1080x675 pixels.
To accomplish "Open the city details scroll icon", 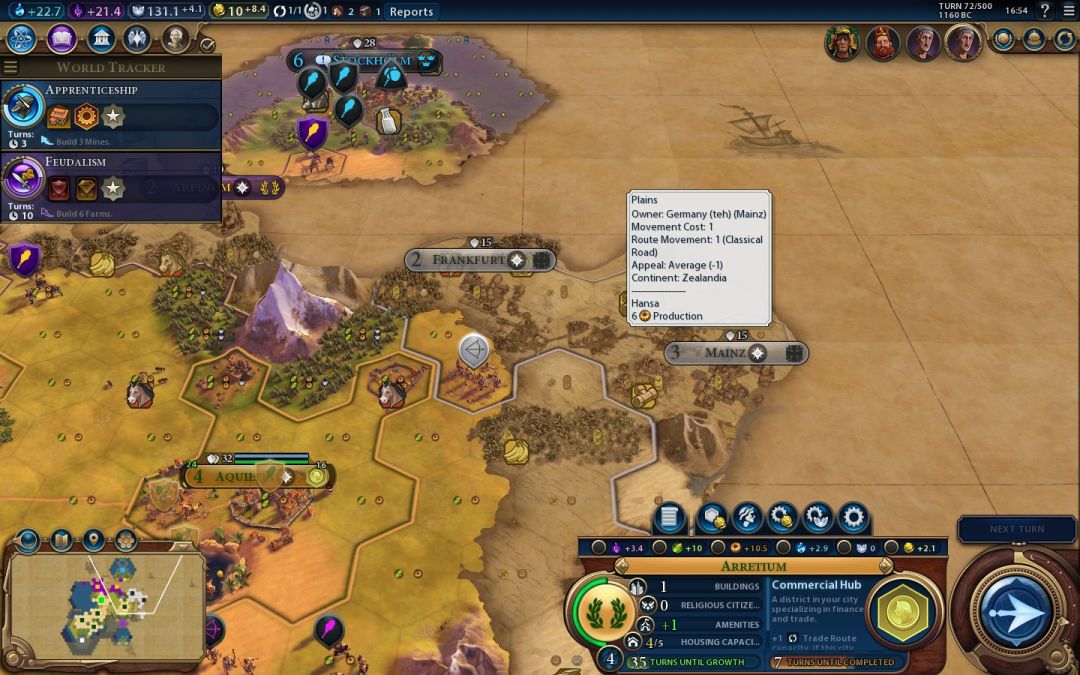I will click(x=670, y=518).
